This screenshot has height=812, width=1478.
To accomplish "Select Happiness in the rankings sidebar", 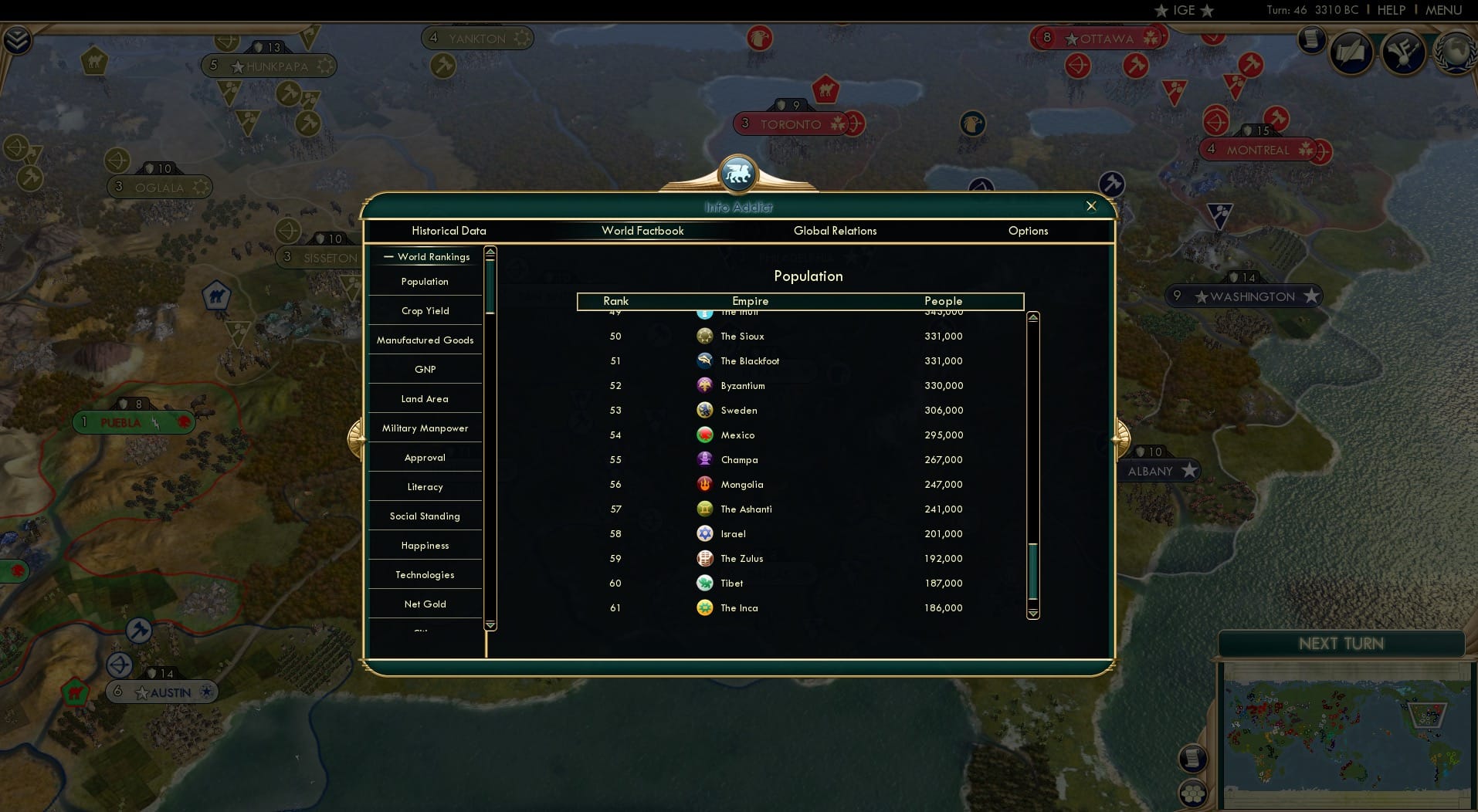I will click(x=425, y=545).
